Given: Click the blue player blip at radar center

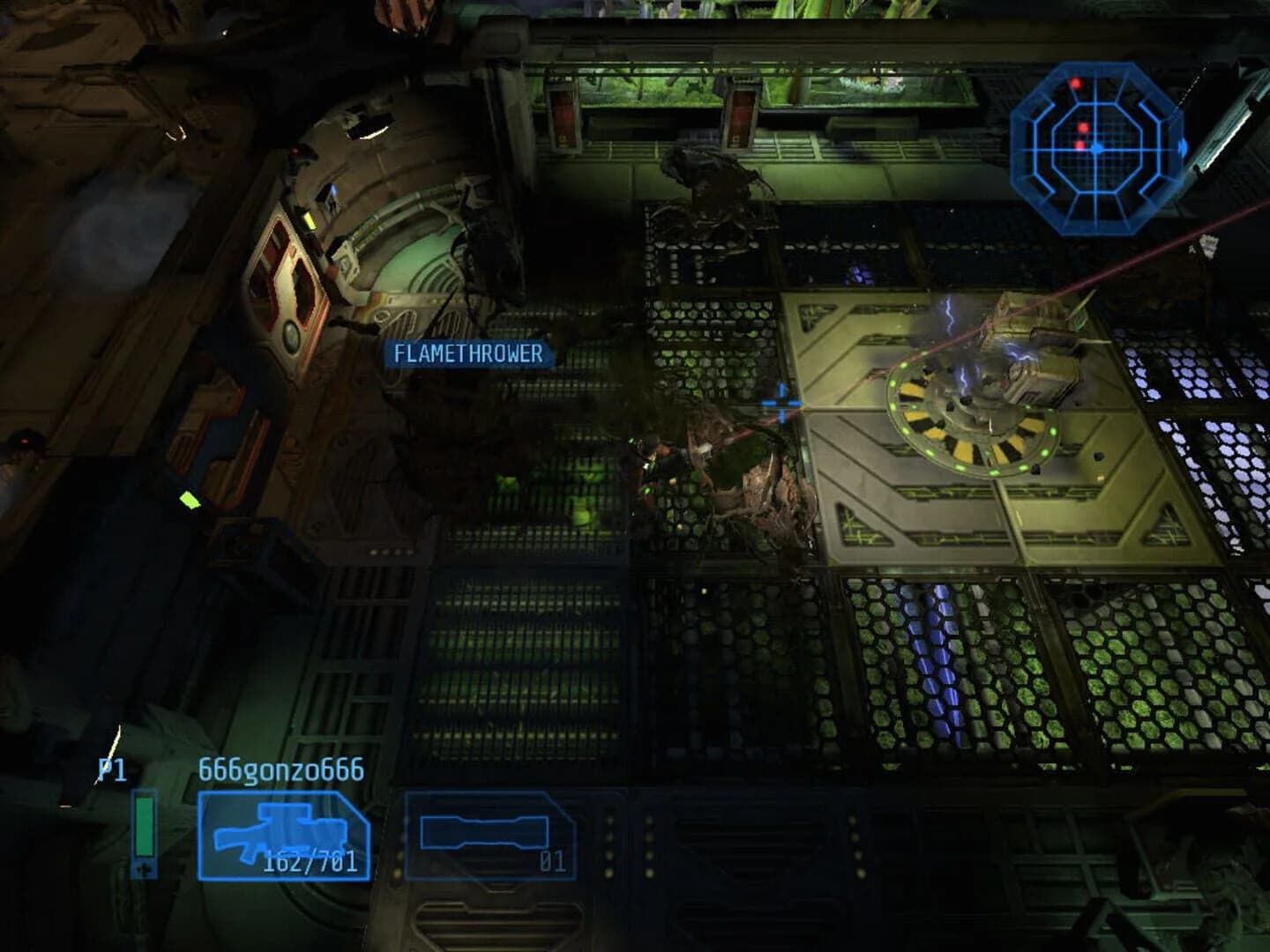Looking at the screenshot, I should [x=1098, y=150].
